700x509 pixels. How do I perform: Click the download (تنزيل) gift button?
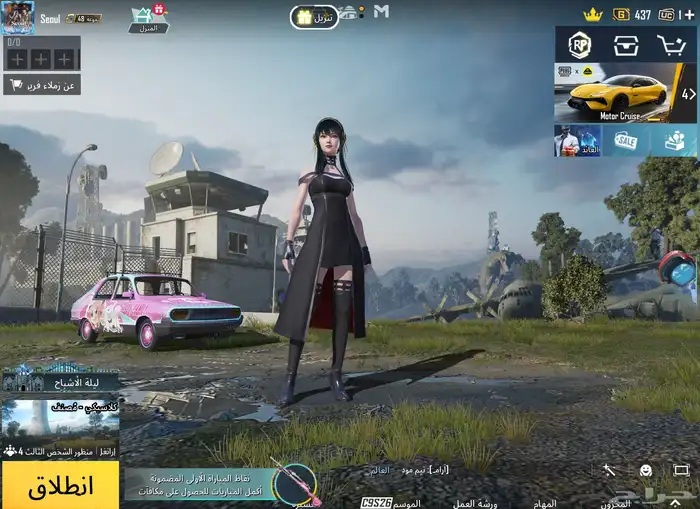pyautogui.click(x=314, y=17)
